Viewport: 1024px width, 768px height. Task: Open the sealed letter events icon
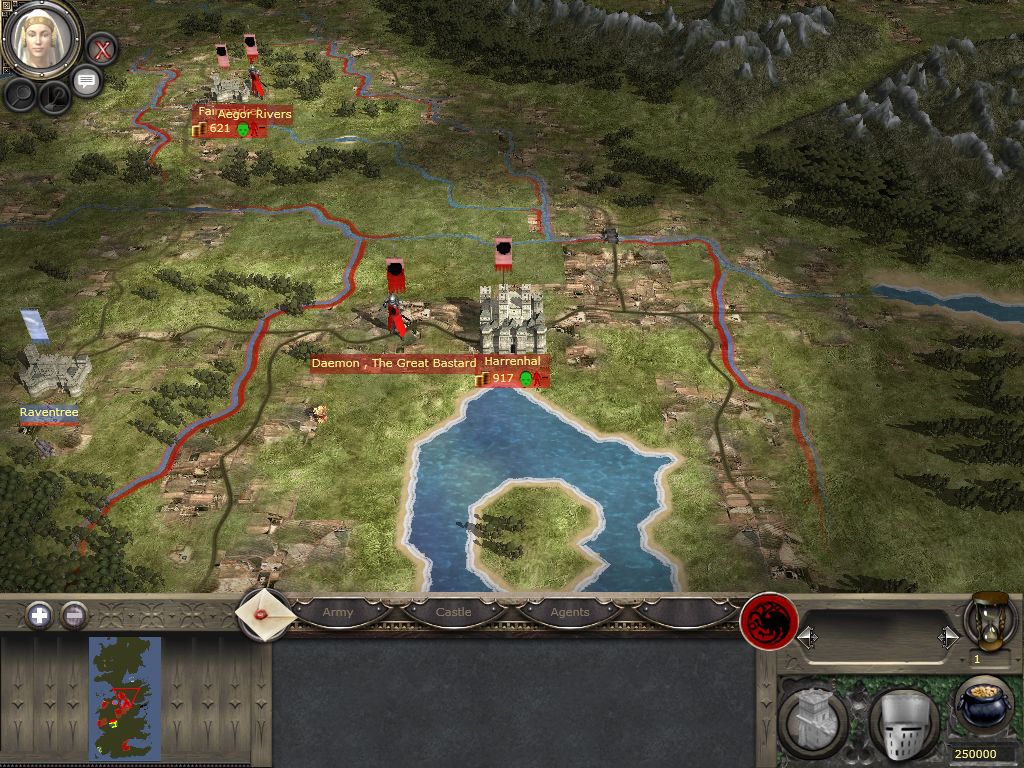coord(264,613)
